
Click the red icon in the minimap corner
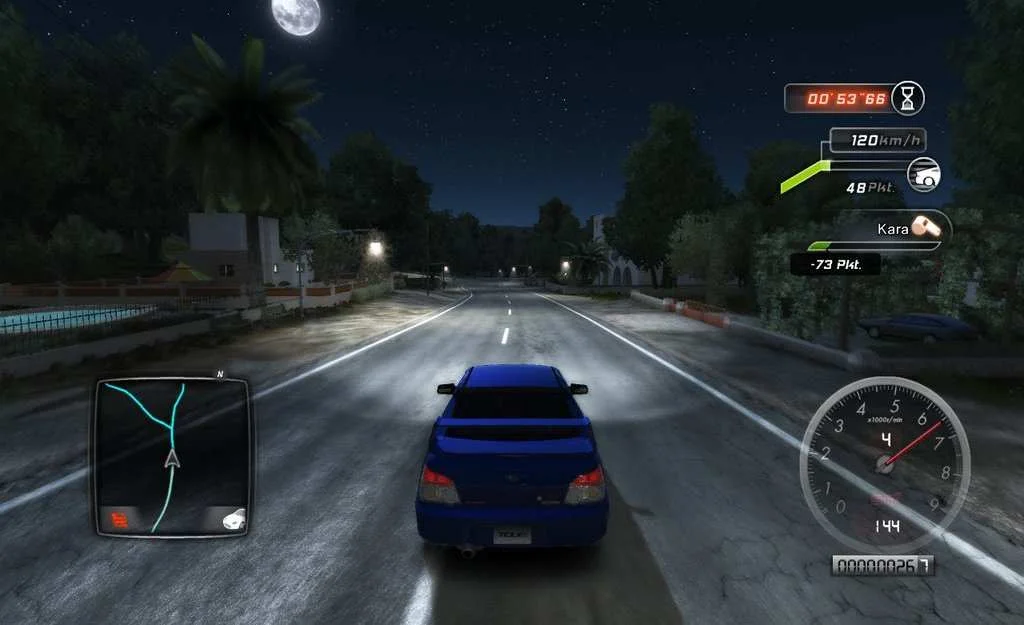point(120,519)
